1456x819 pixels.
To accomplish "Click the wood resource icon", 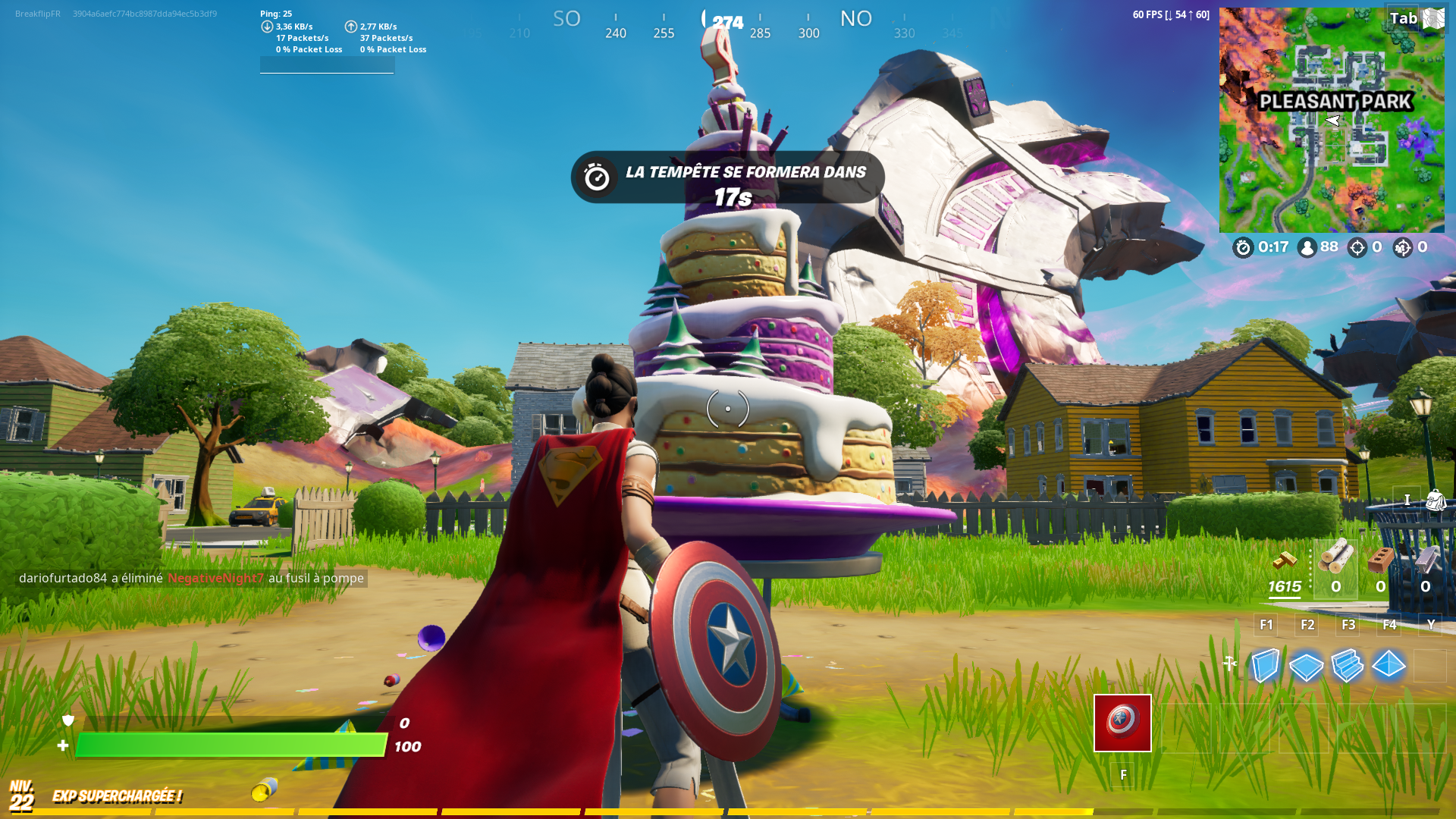I will (1335, 557).
